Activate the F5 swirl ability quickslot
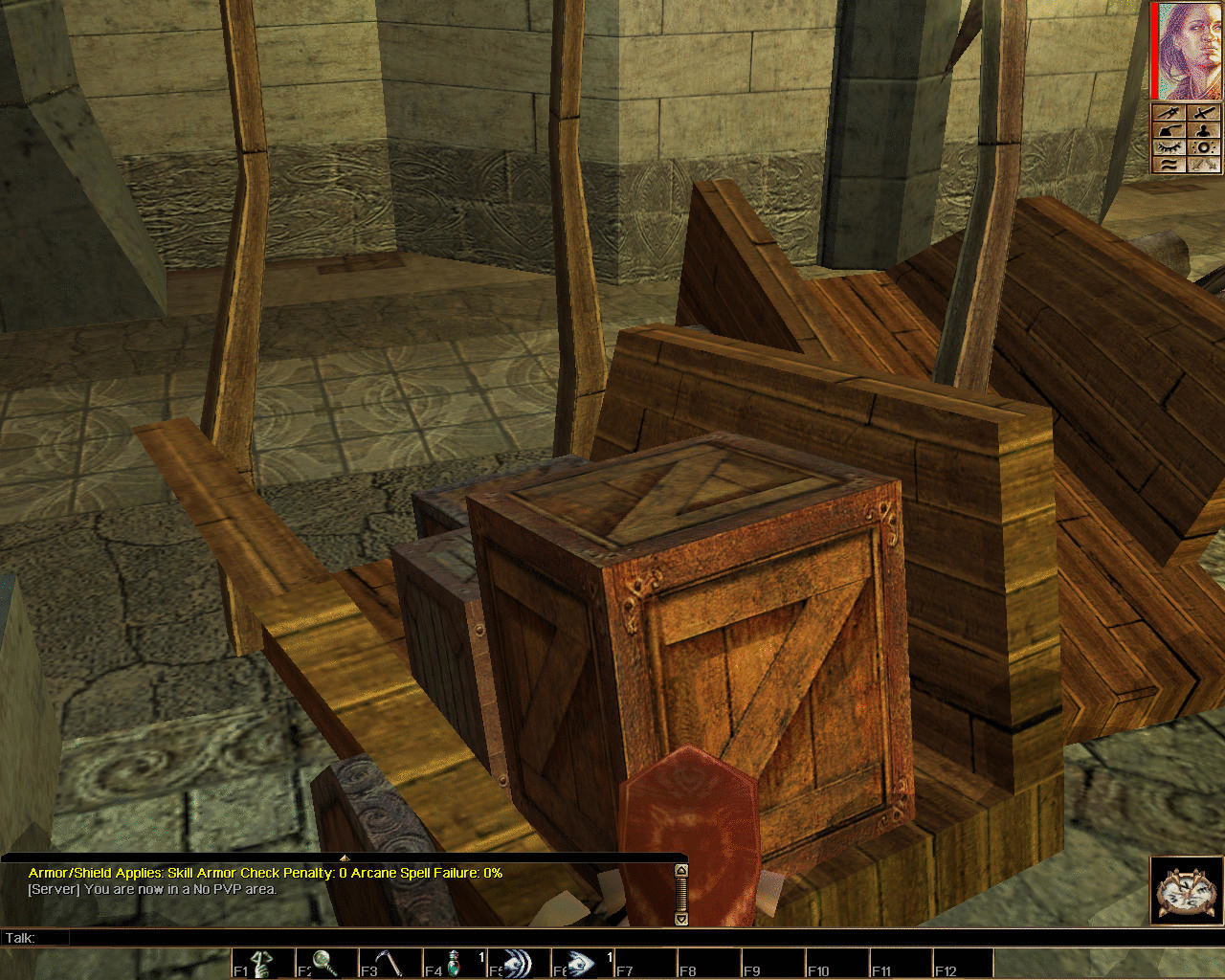 (x=518, y=963)
